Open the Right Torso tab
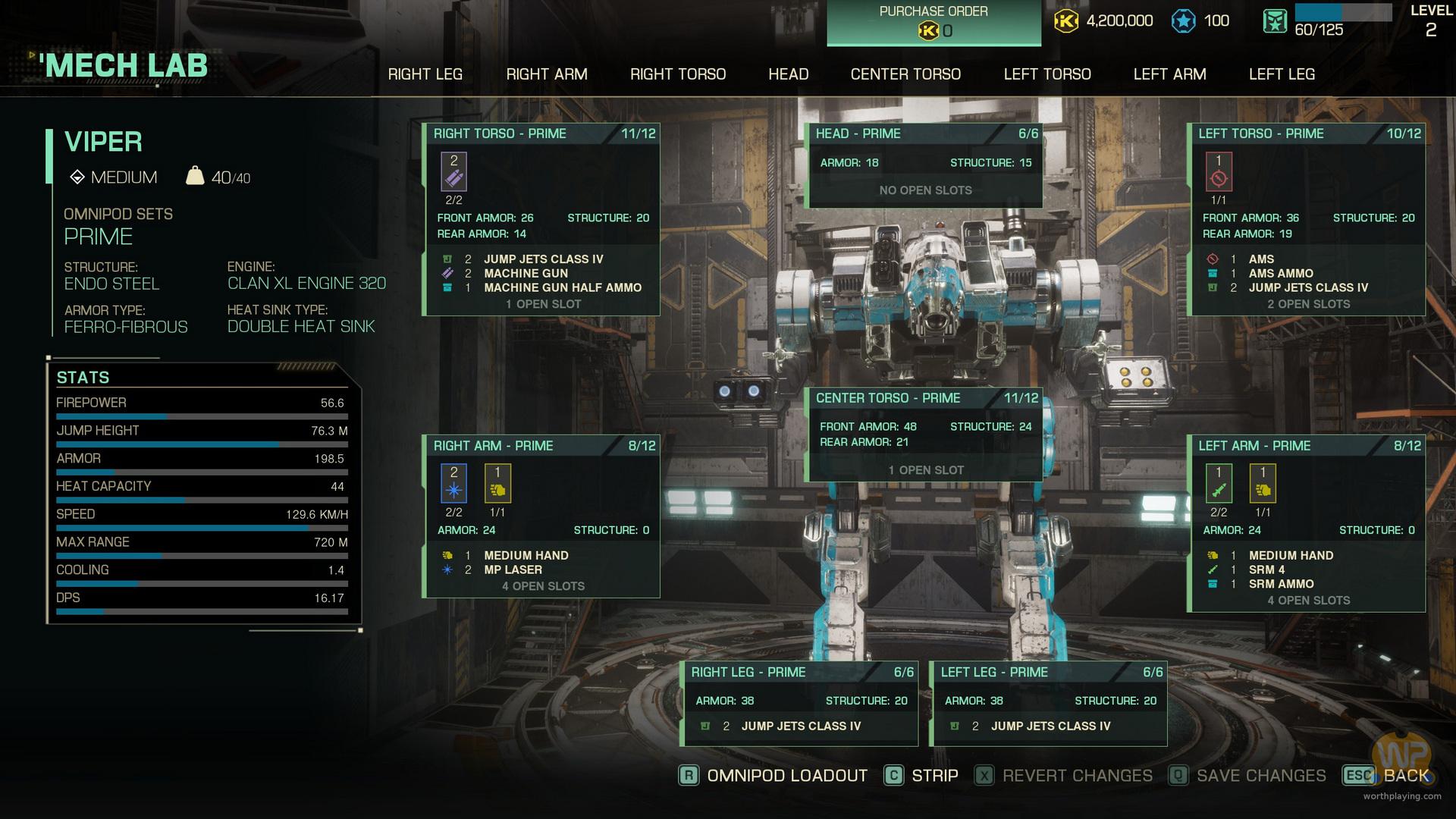 (677, 74)
